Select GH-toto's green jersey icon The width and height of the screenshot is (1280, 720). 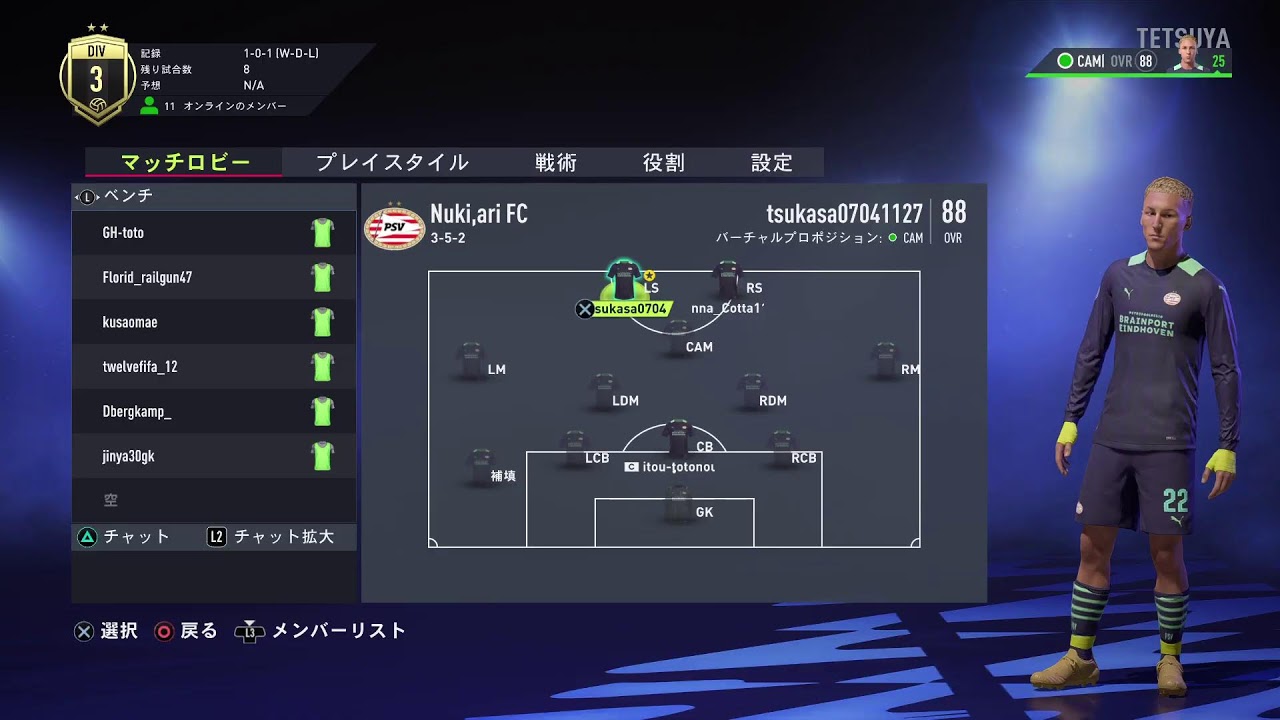pyautogui.click(x=321, y=232)
